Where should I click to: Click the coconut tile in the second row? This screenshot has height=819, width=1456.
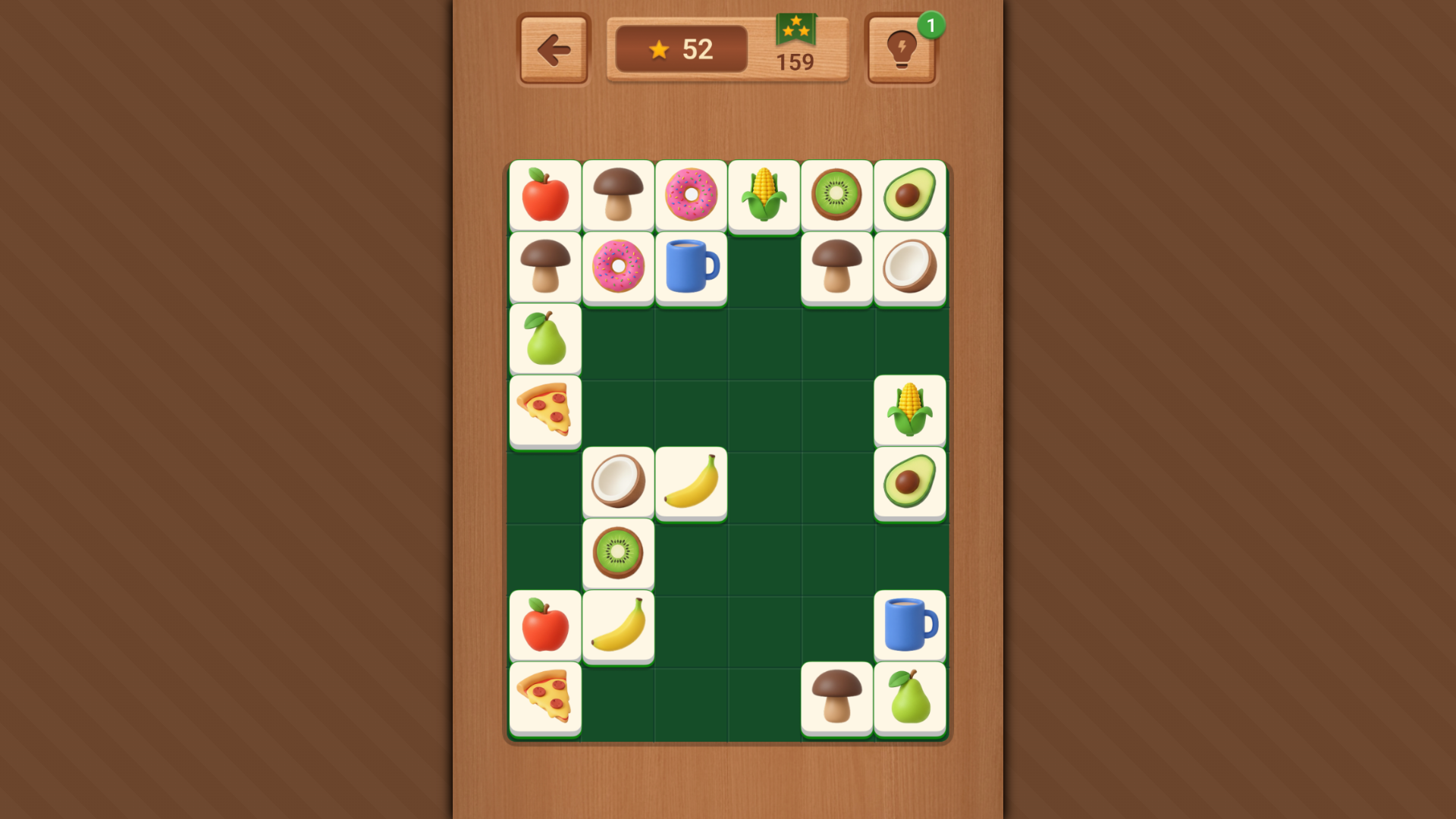click(909, 267)
